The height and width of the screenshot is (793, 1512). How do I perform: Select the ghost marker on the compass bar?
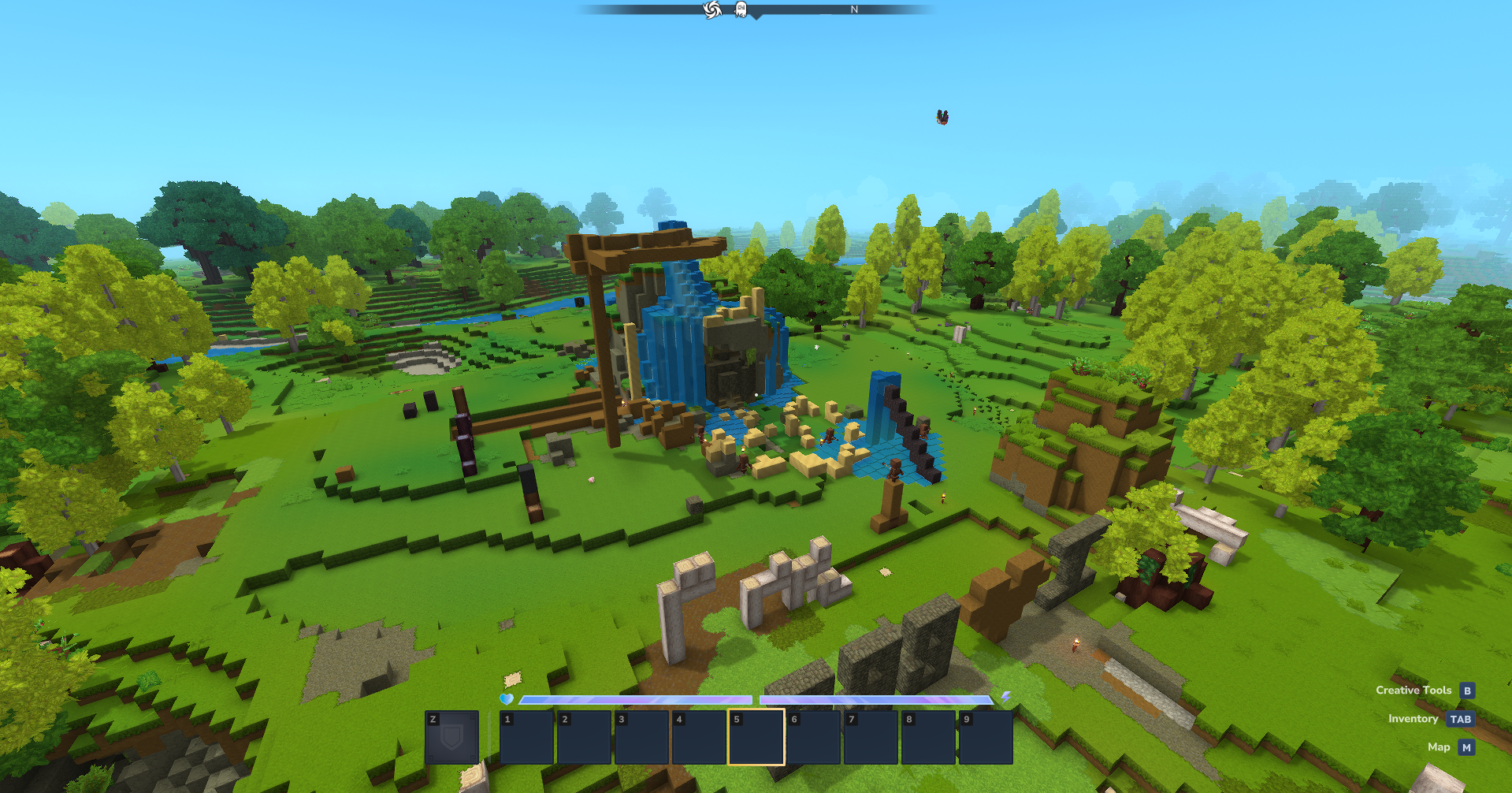click(741, 9)
